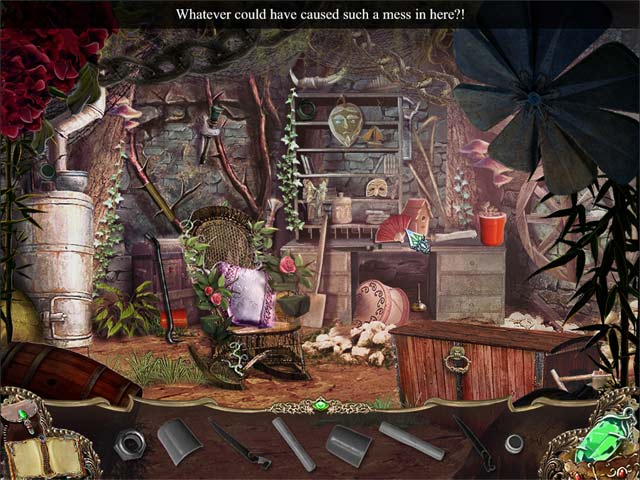640x480 pixels.
Task: Select the hex nut silhouette
Action: (x=129, y=444)
